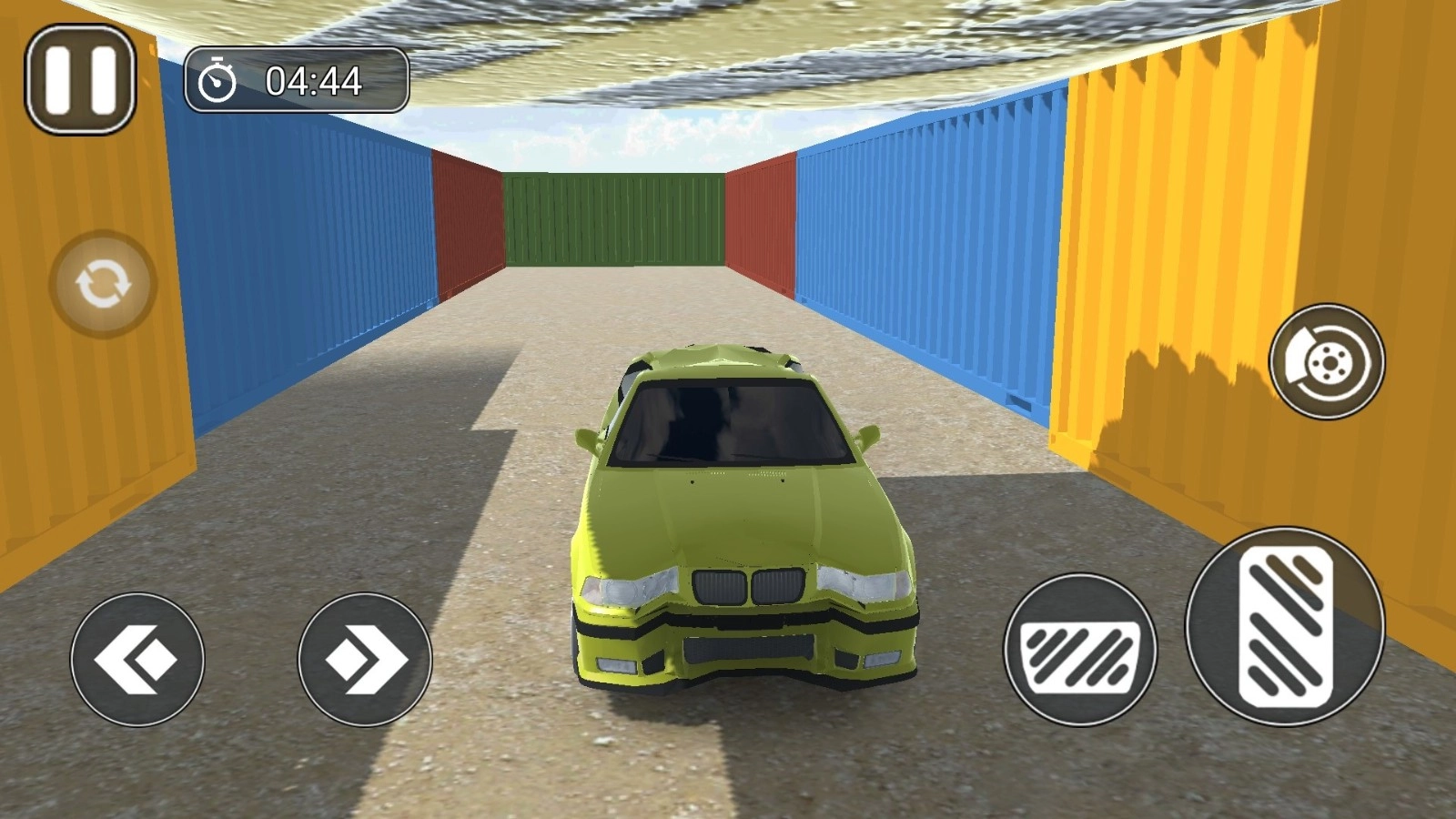The height and width of the screenshot is (819, 1456).
Task: Activate the handbrake disc icon
Action: (1327, 361)
